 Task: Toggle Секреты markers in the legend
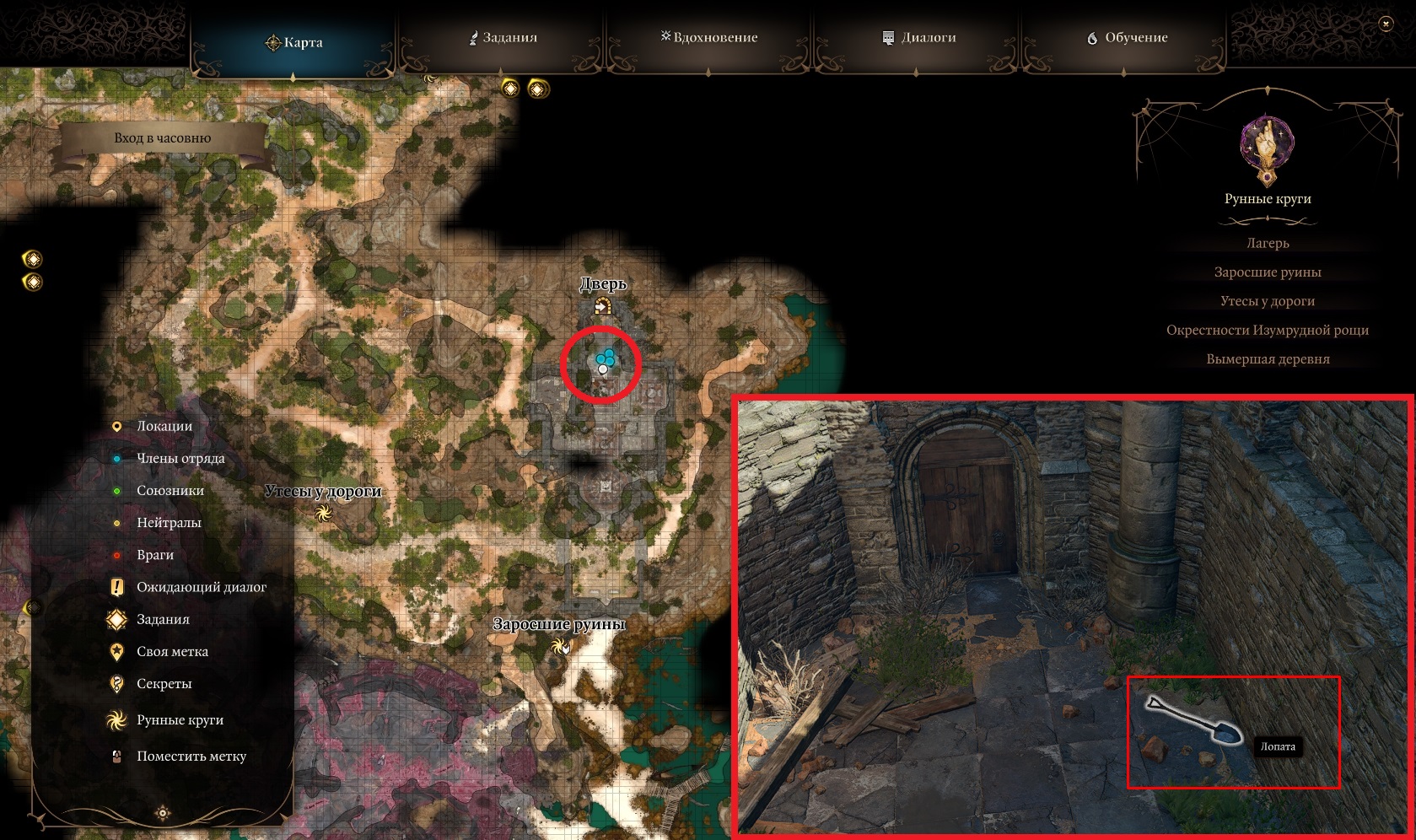tap(164, 684)
